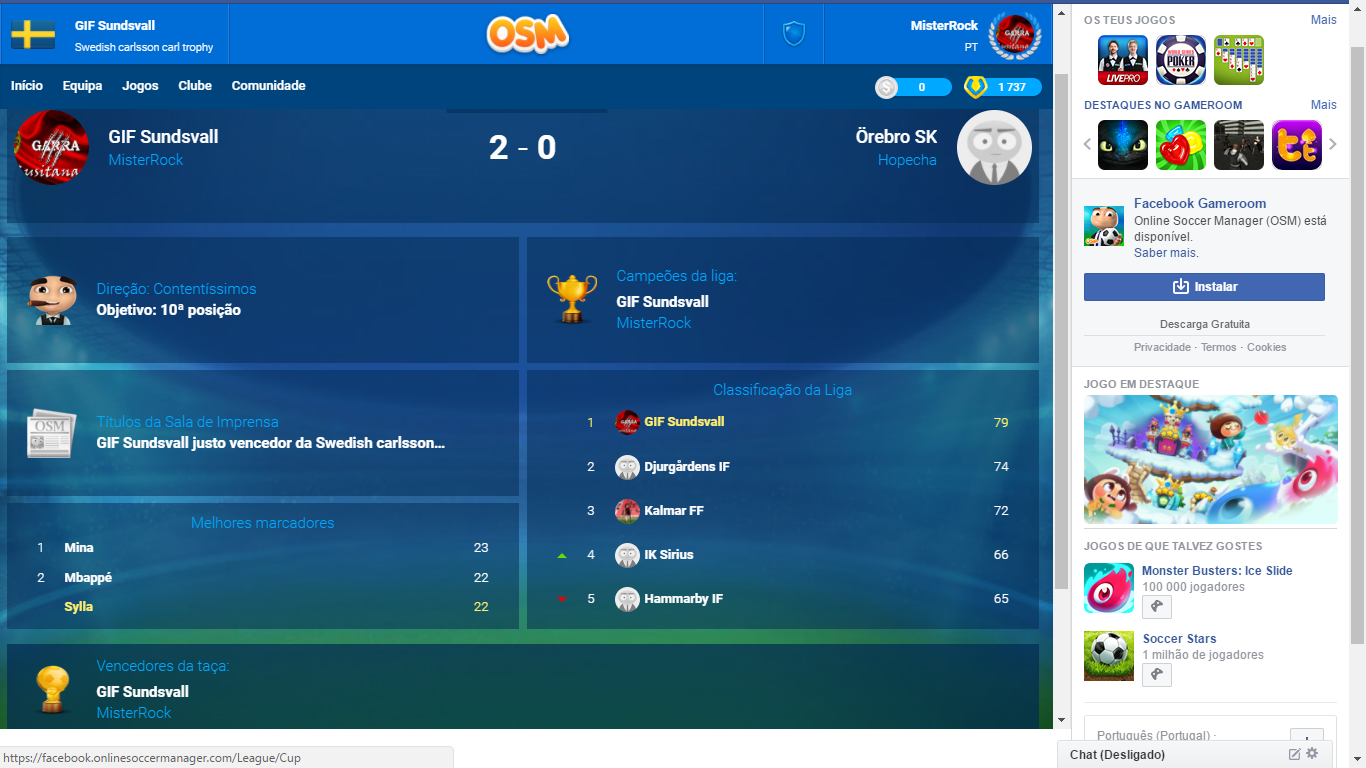This screenshot has height=768, width=1366.
Task: Open the Equipa menu
Action: click(82, 86)
